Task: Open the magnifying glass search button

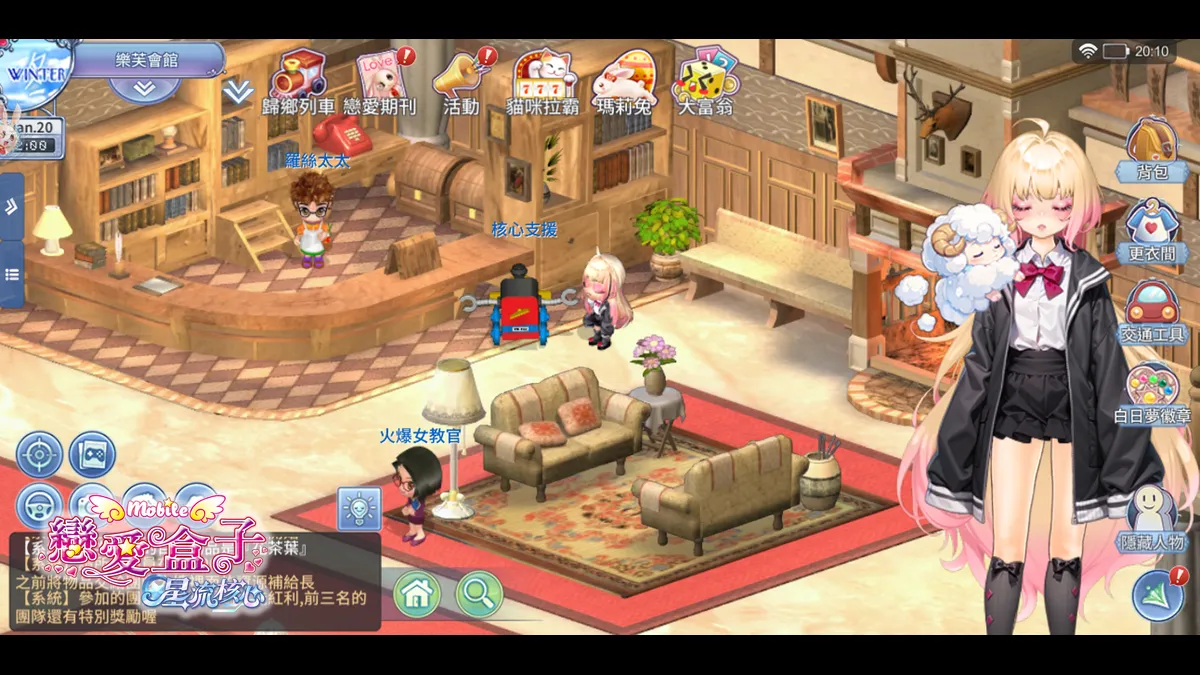Action: coord(479,594)
